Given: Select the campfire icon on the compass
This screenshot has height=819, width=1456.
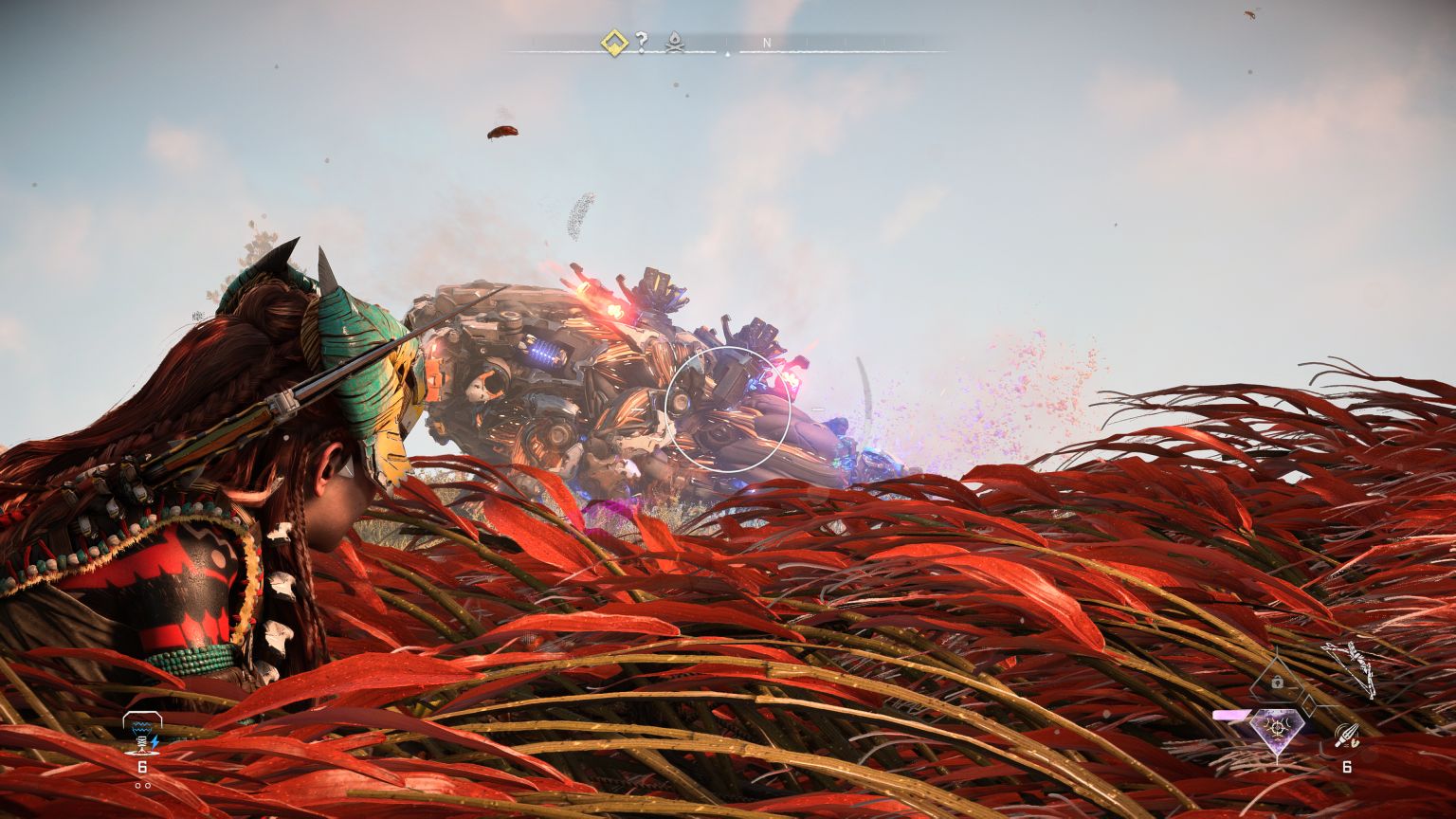Looking at the screenshot, I should pos(674,44).
